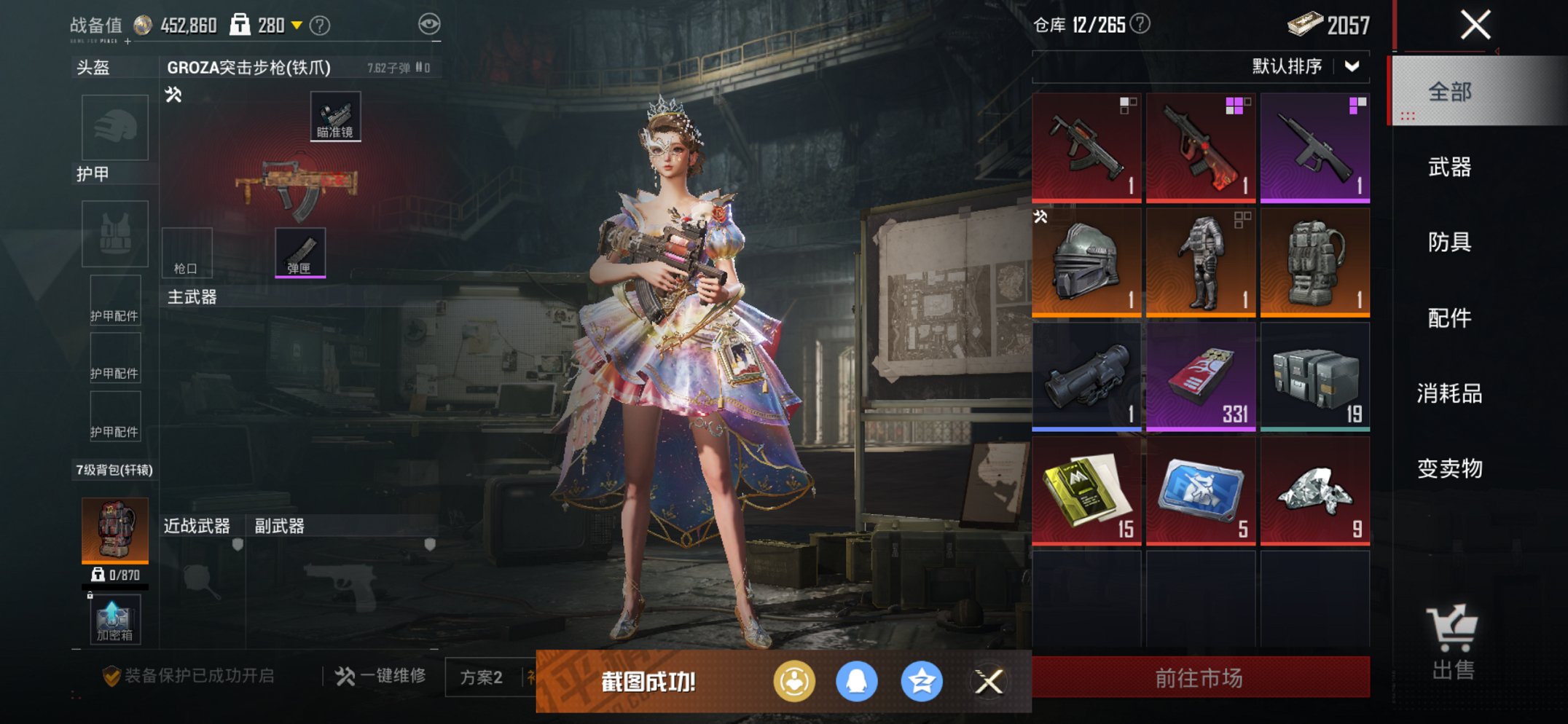Click the 一键维修 wrench repair icon
Viewport: 1568px width, 724px height.
pos(343,675)
